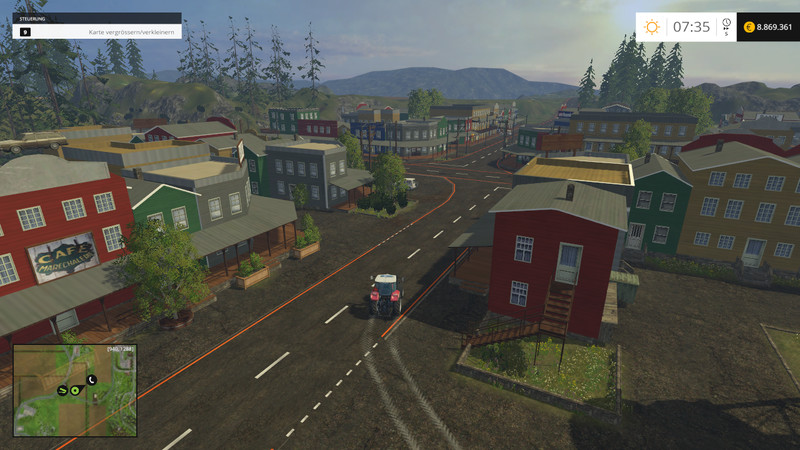Click the sun weather icon
Image resolution: width=800 pixels, height=450 pixels.
point(652,27)
